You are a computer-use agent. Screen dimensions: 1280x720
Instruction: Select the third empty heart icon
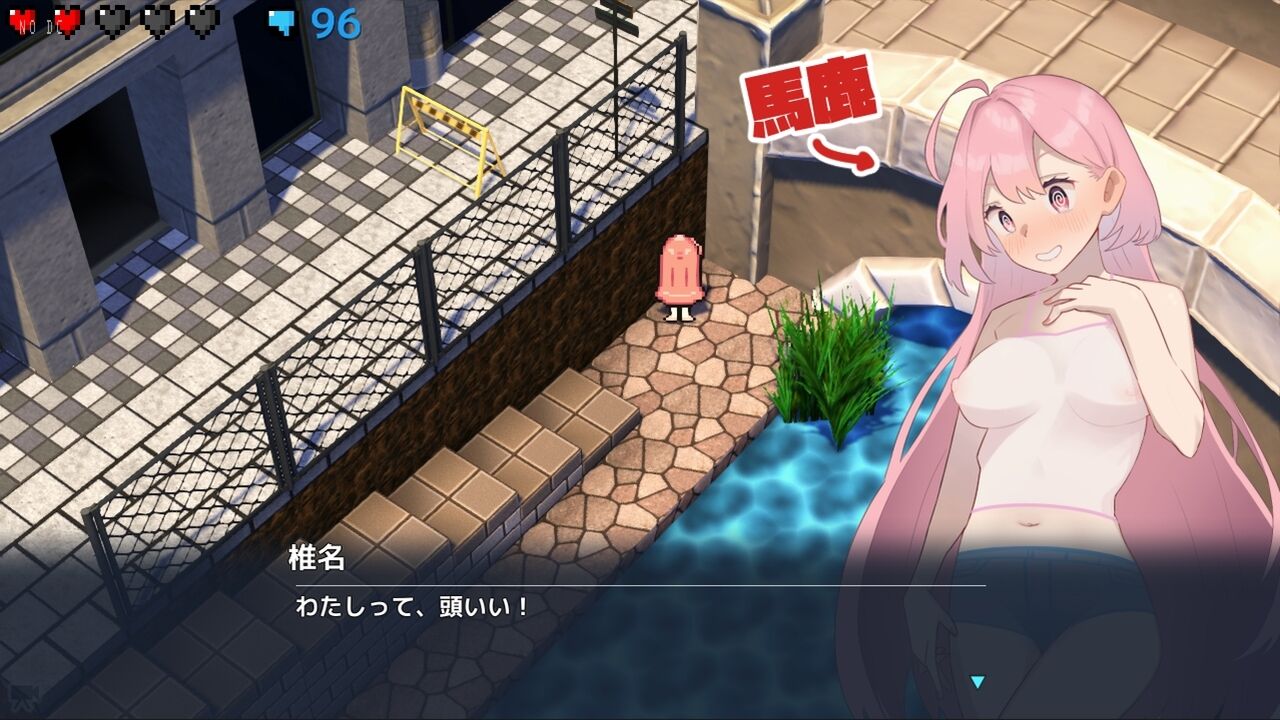[x=113, y=20]
